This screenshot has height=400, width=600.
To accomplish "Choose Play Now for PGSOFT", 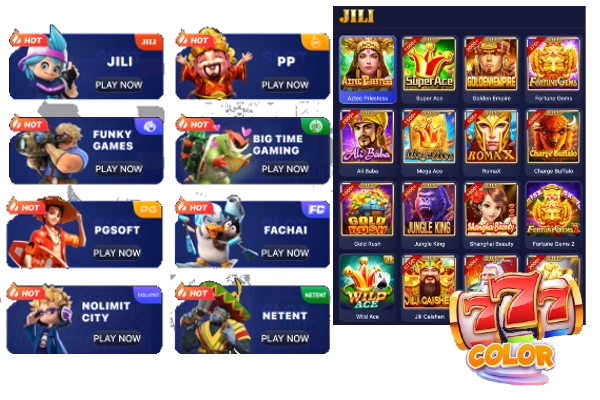I will pos(118,253).
